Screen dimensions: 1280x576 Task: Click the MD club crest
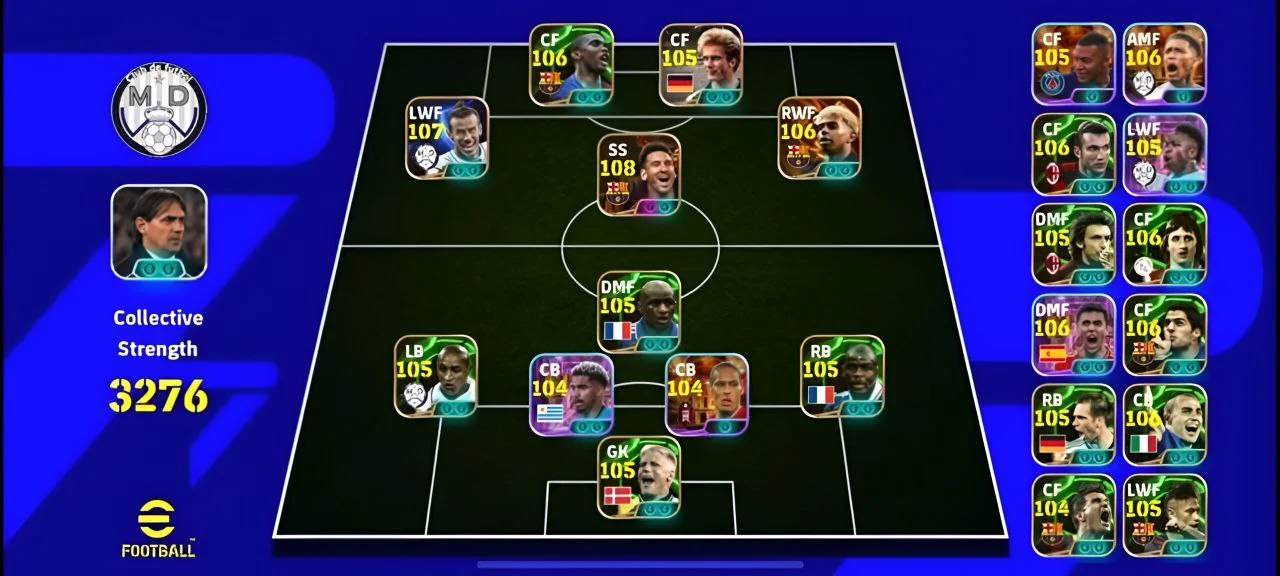[x=159, y=108]
